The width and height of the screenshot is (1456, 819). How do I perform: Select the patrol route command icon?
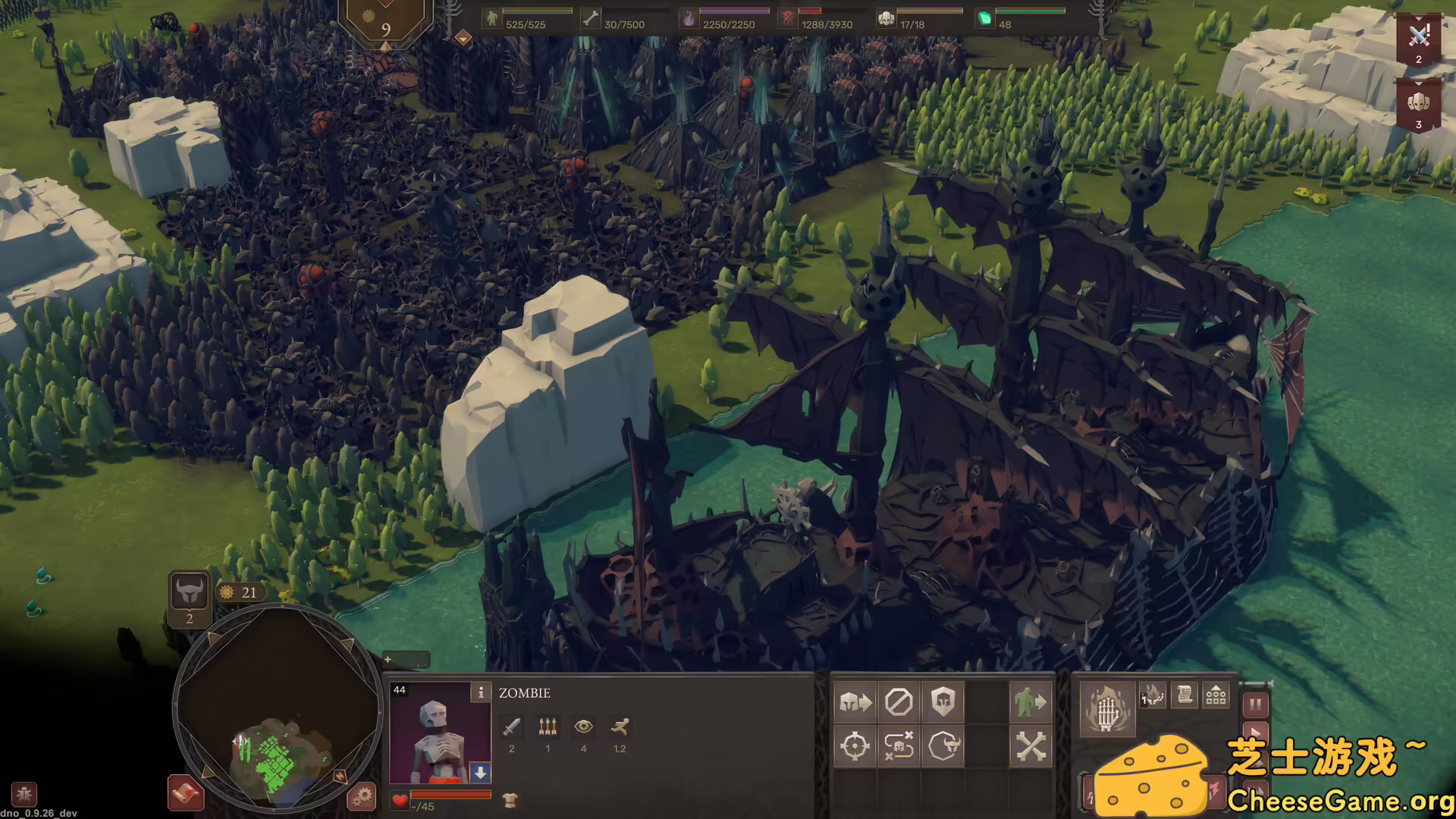[899, 746]
